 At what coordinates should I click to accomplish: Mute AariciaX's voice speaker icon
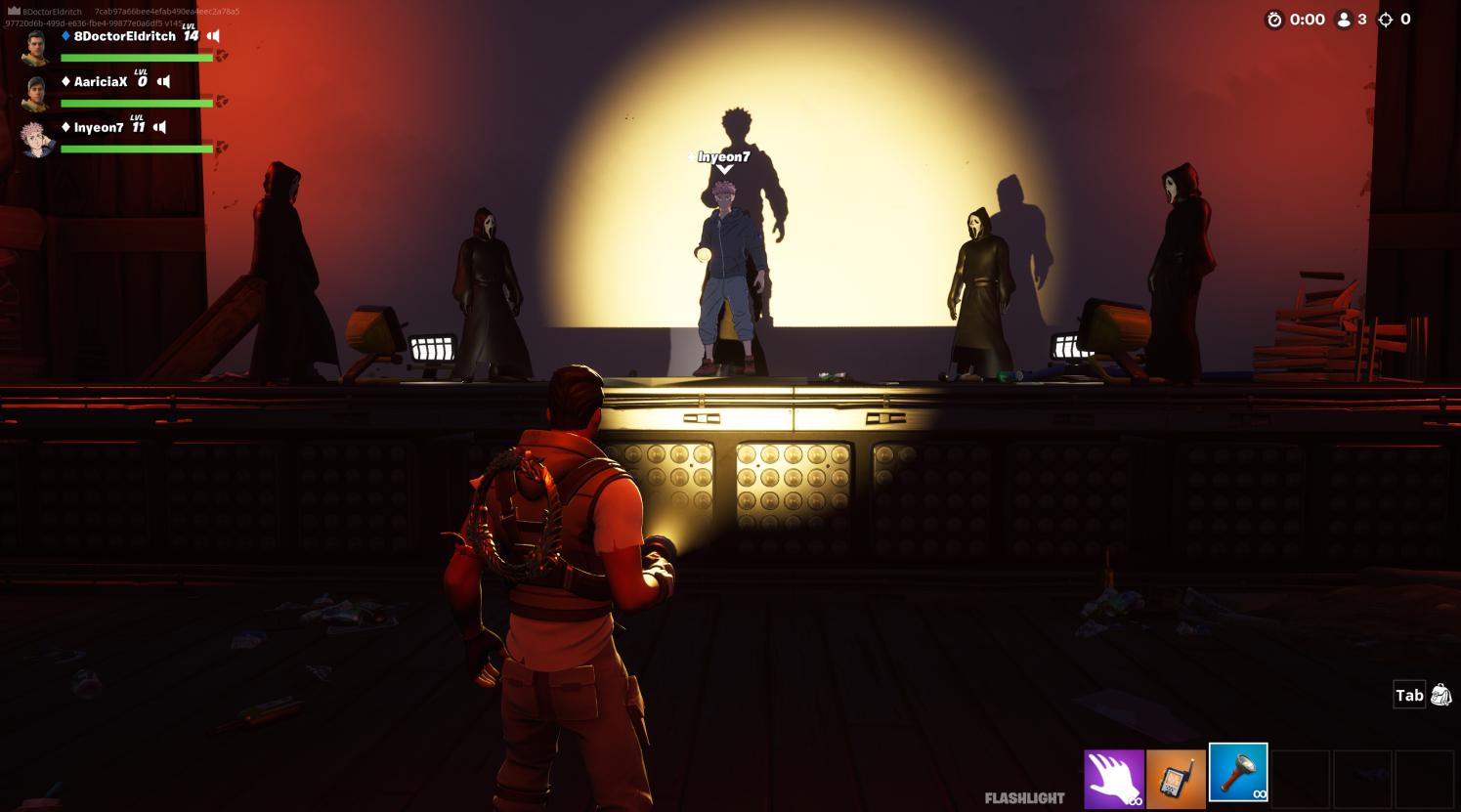point(163,82)
